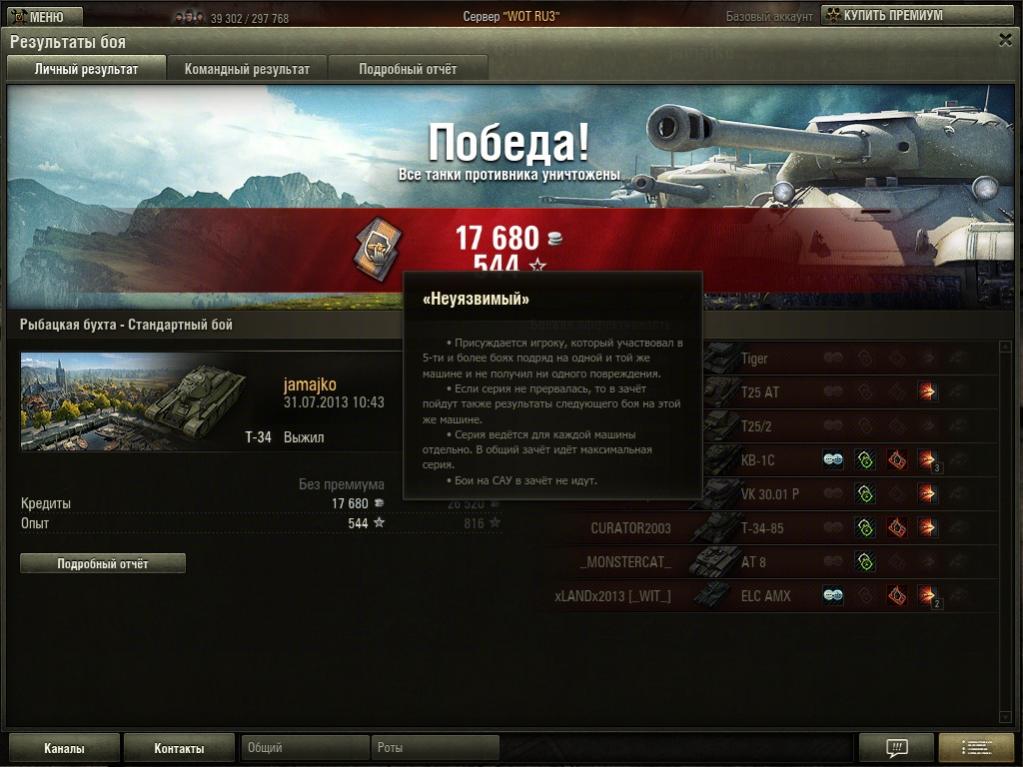The image size is (1023, 767).
Task: Switch to the Командный результат tab
Action: coord(247,69)
